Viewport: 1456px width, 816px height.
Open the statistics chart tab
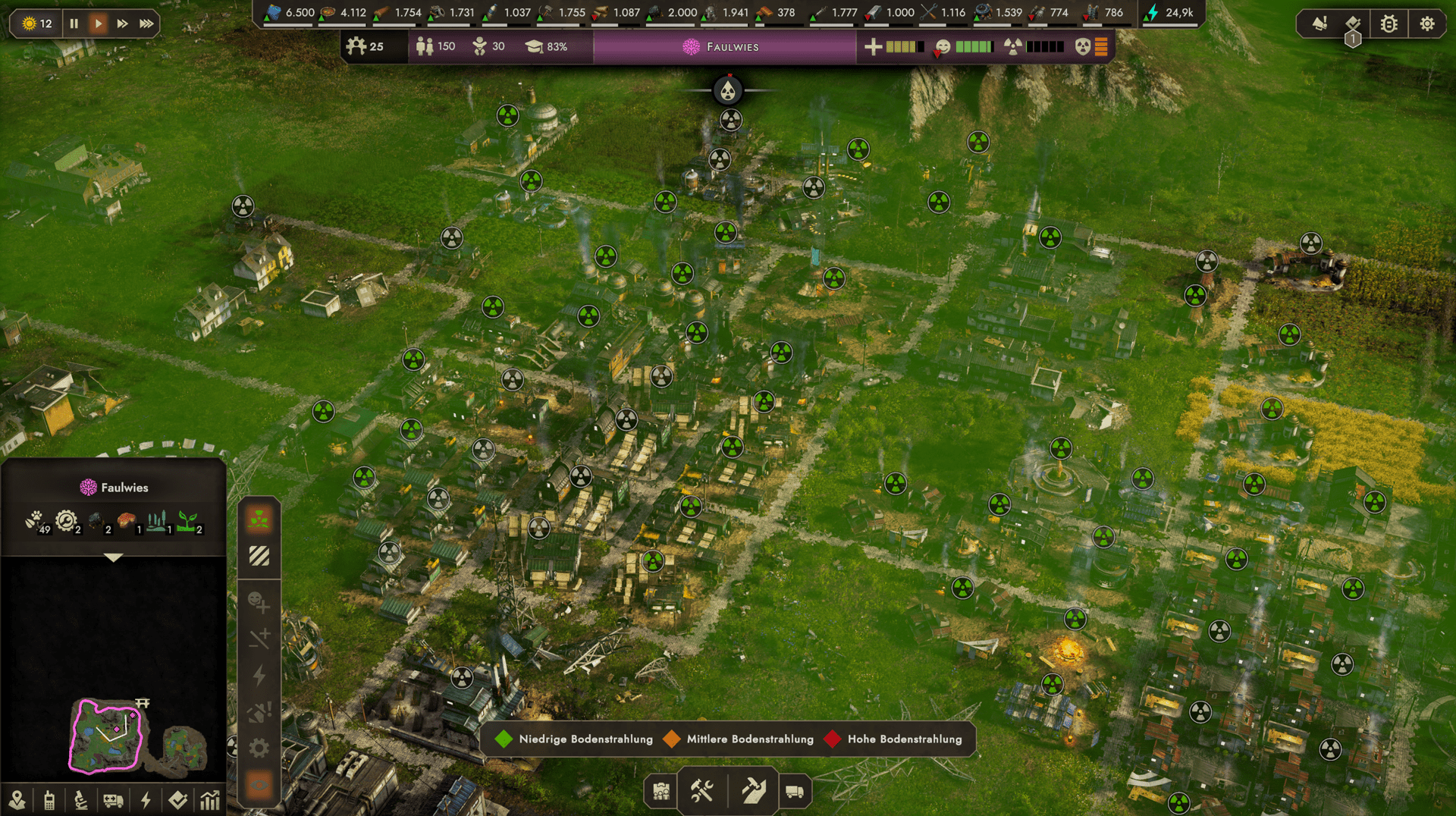coord(210,800)
